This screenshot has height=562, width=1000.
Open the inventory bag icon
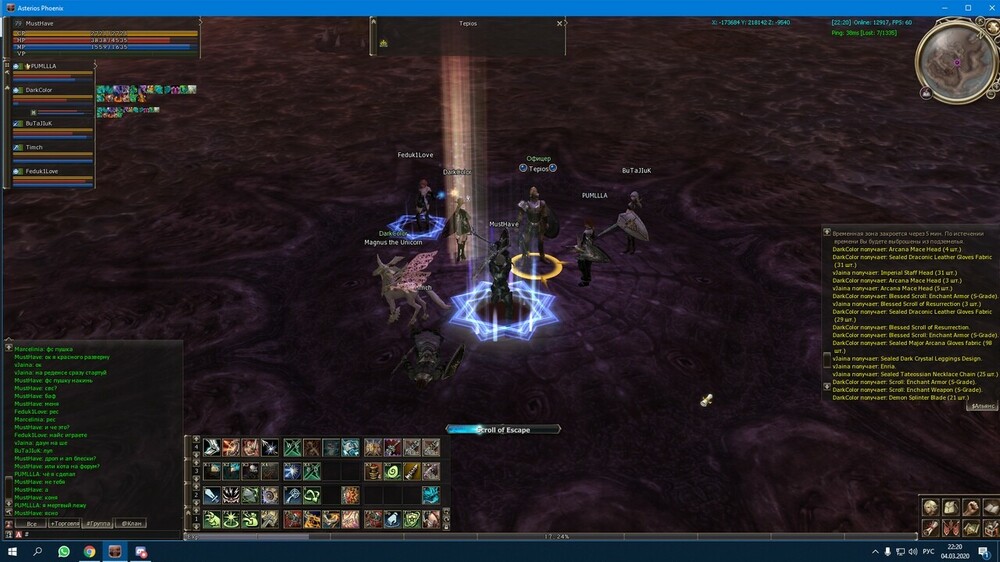(949, 507)
